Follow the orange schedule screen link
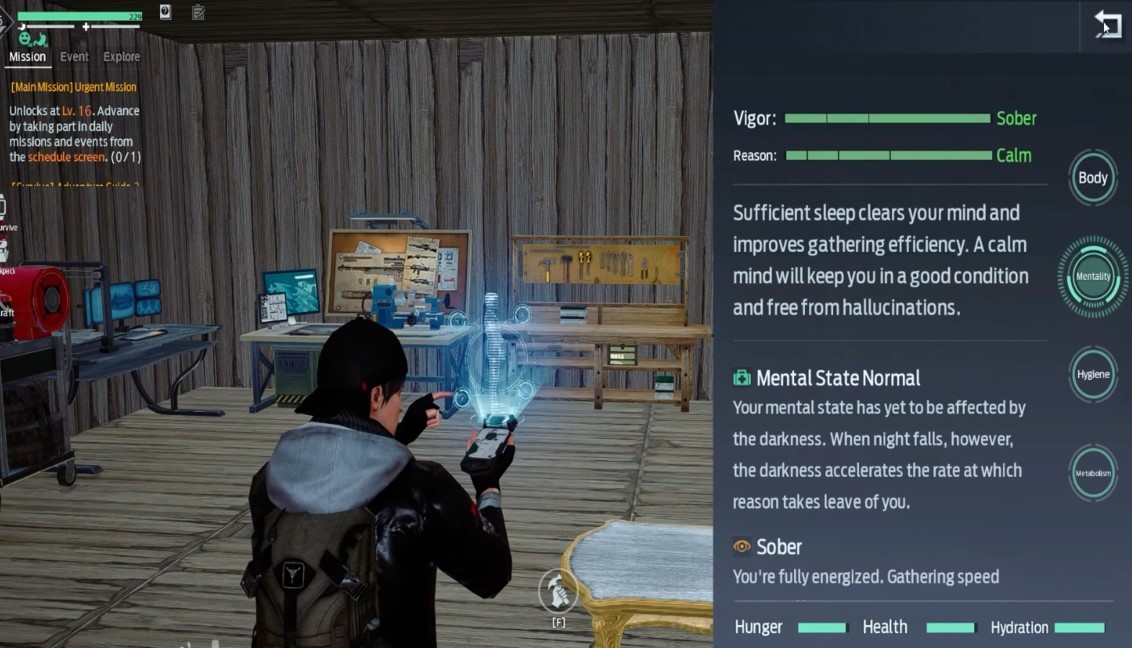This screenshot has height=648, width=1132. (66, 157)
